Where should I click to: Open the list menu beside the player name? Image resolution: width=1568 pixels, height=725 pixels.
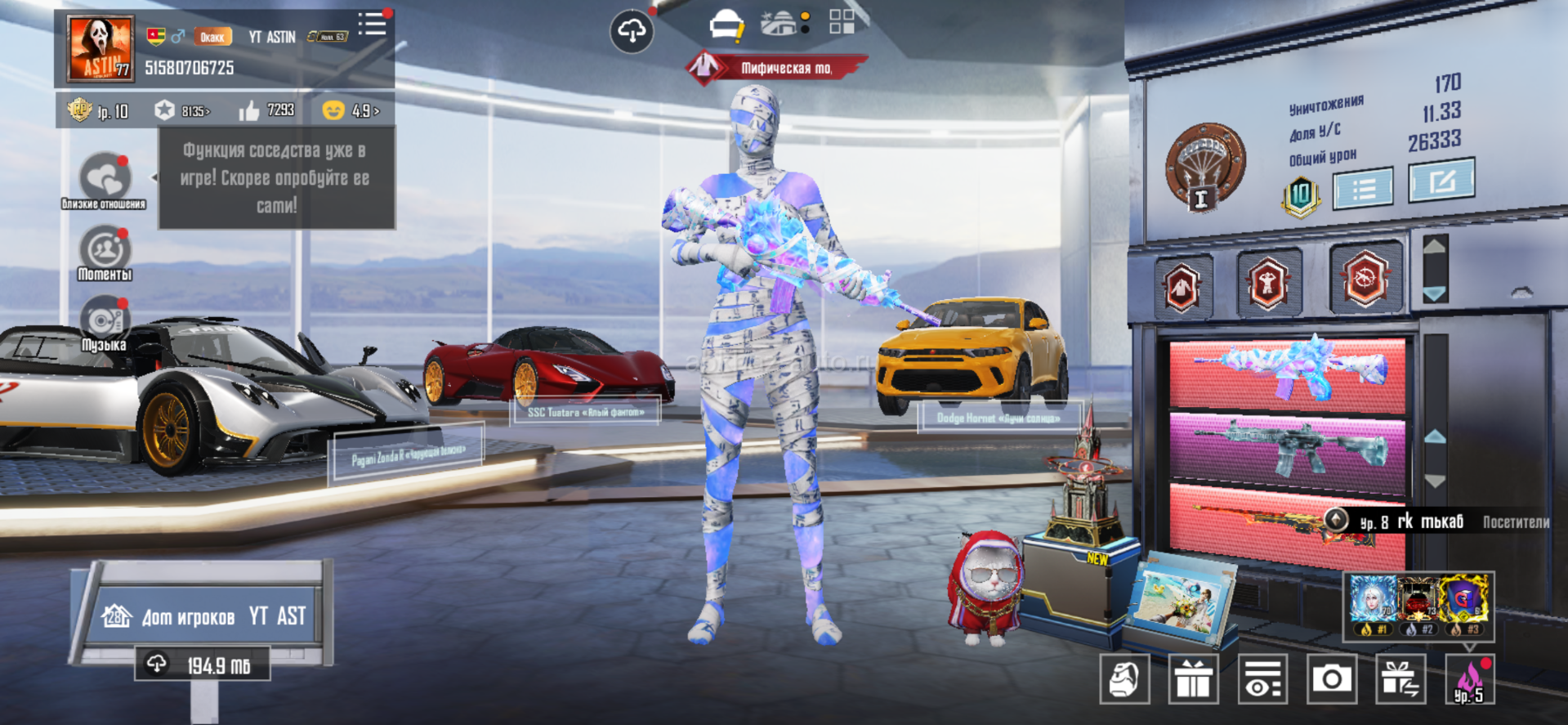373,24
